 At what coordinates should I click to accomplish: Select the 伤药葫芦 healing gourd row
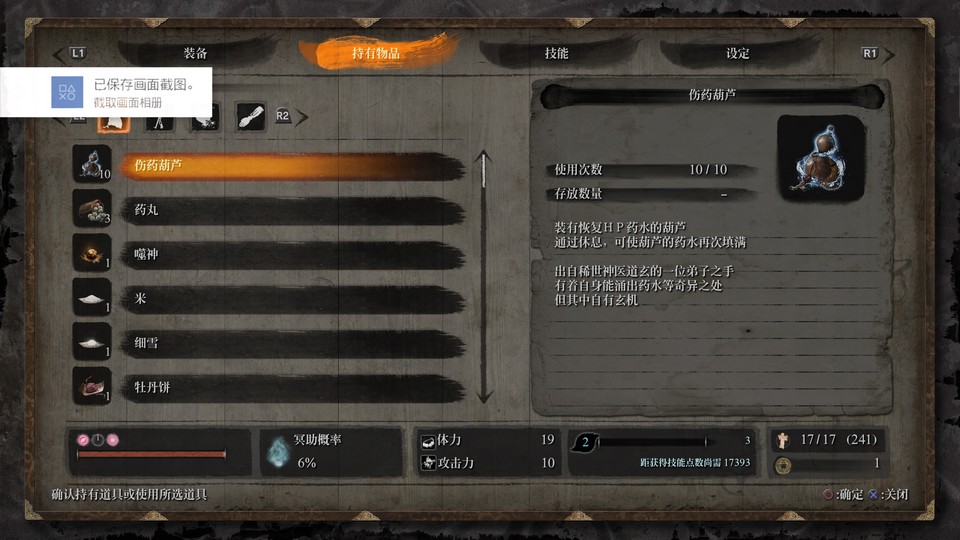point(290,166)
